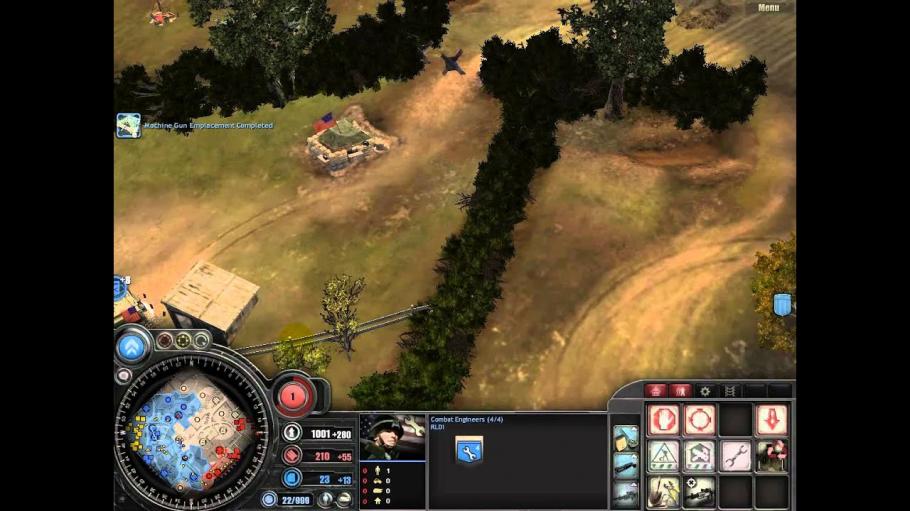This screenshot has width=910, height=511.
Task: Open the triangle construction sign build menu
Action: (x=664, y=456)
